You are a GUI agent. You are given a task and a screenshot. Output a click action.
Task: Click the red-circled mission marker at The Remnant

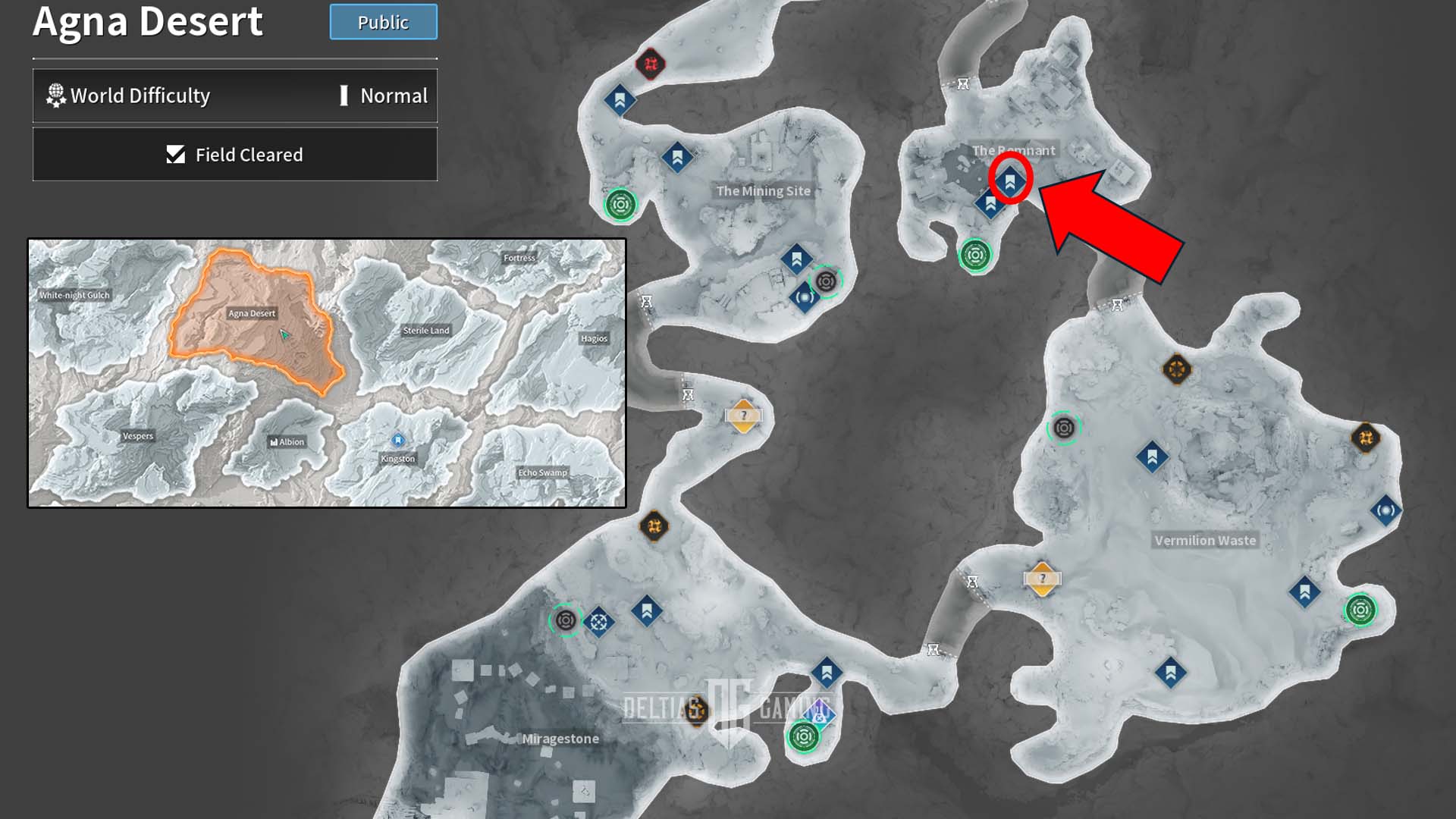click(1010, 180)
